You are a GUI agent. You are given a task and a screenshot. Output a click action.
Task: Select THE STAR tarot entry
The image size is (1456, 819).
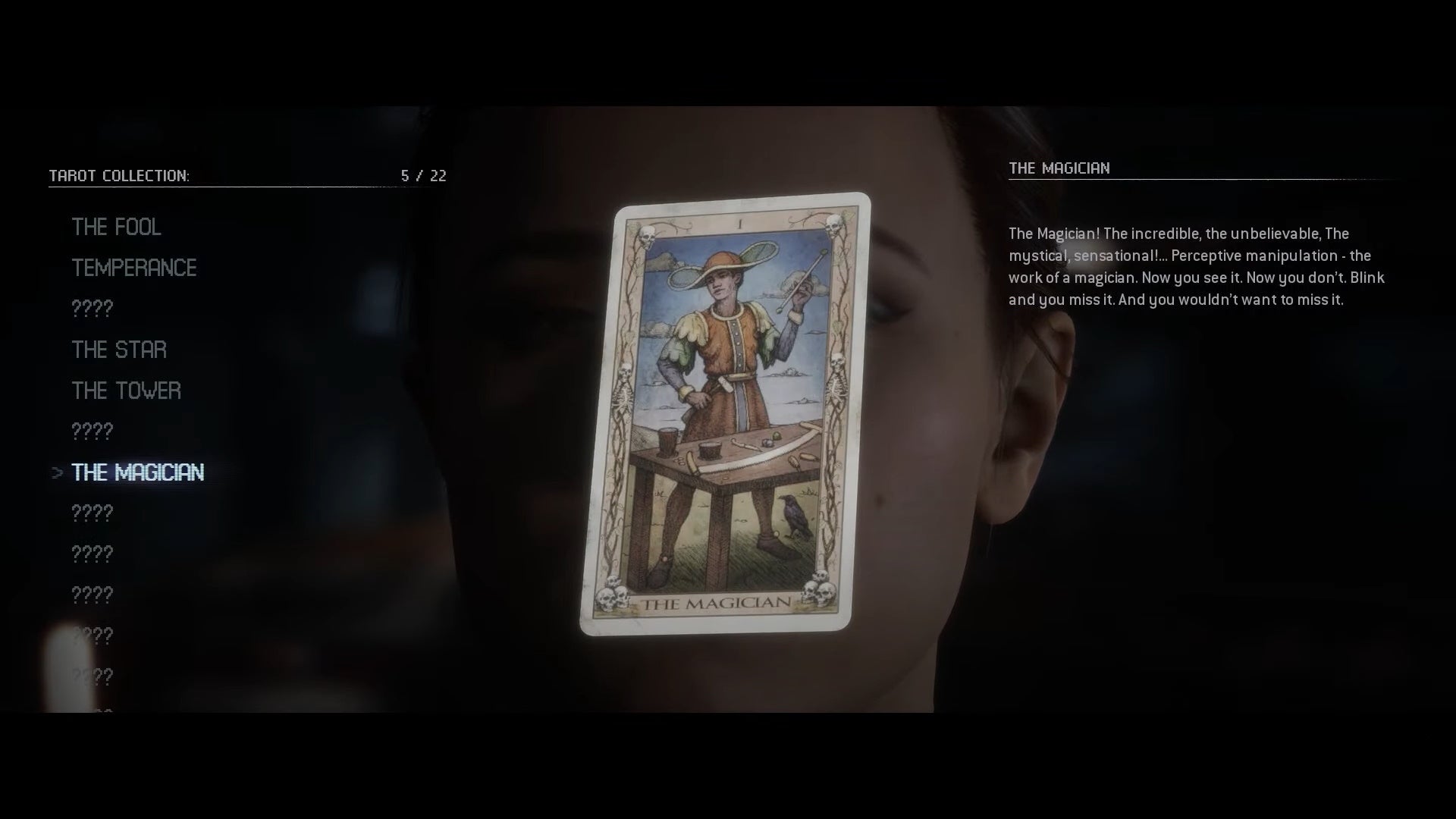[119, 350]
